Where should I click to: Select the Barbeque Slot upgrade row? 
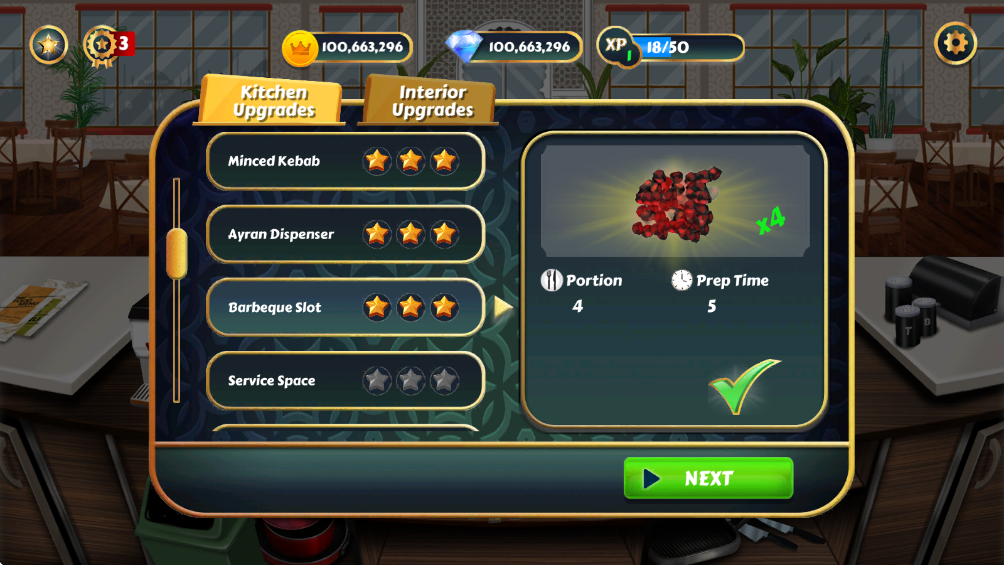pos(345,307)
